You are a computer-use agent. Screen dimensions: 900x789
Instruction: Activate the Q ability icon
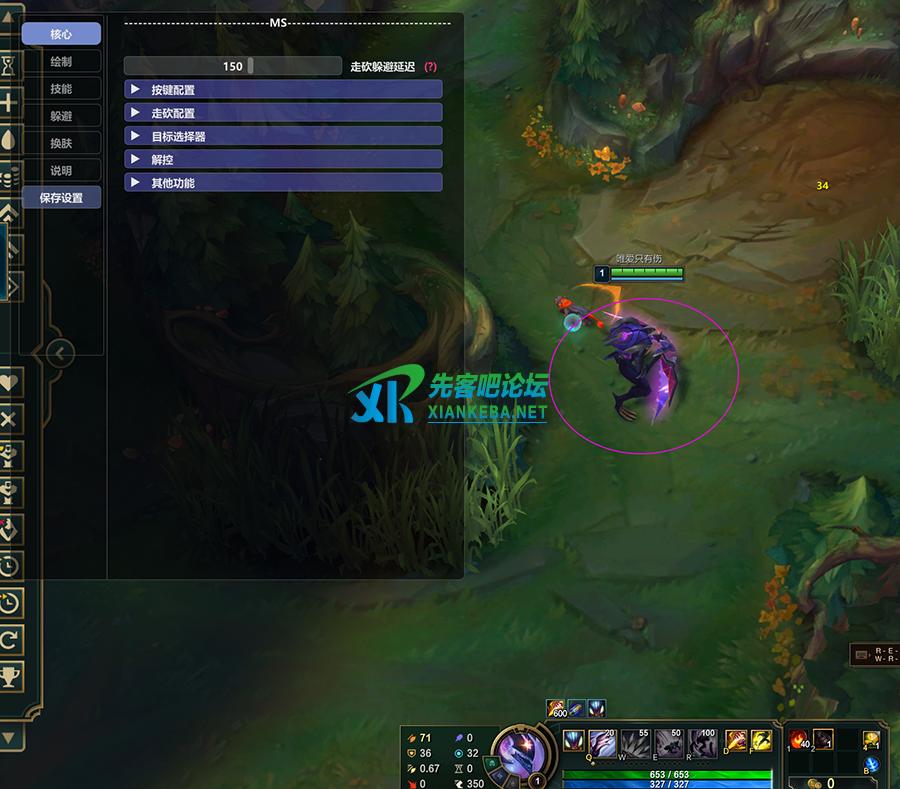603,742
